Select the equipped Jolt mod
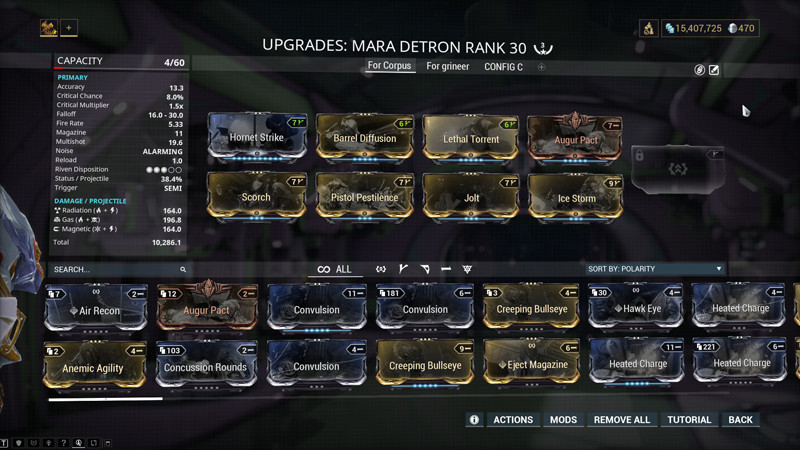 pos(471,196)
